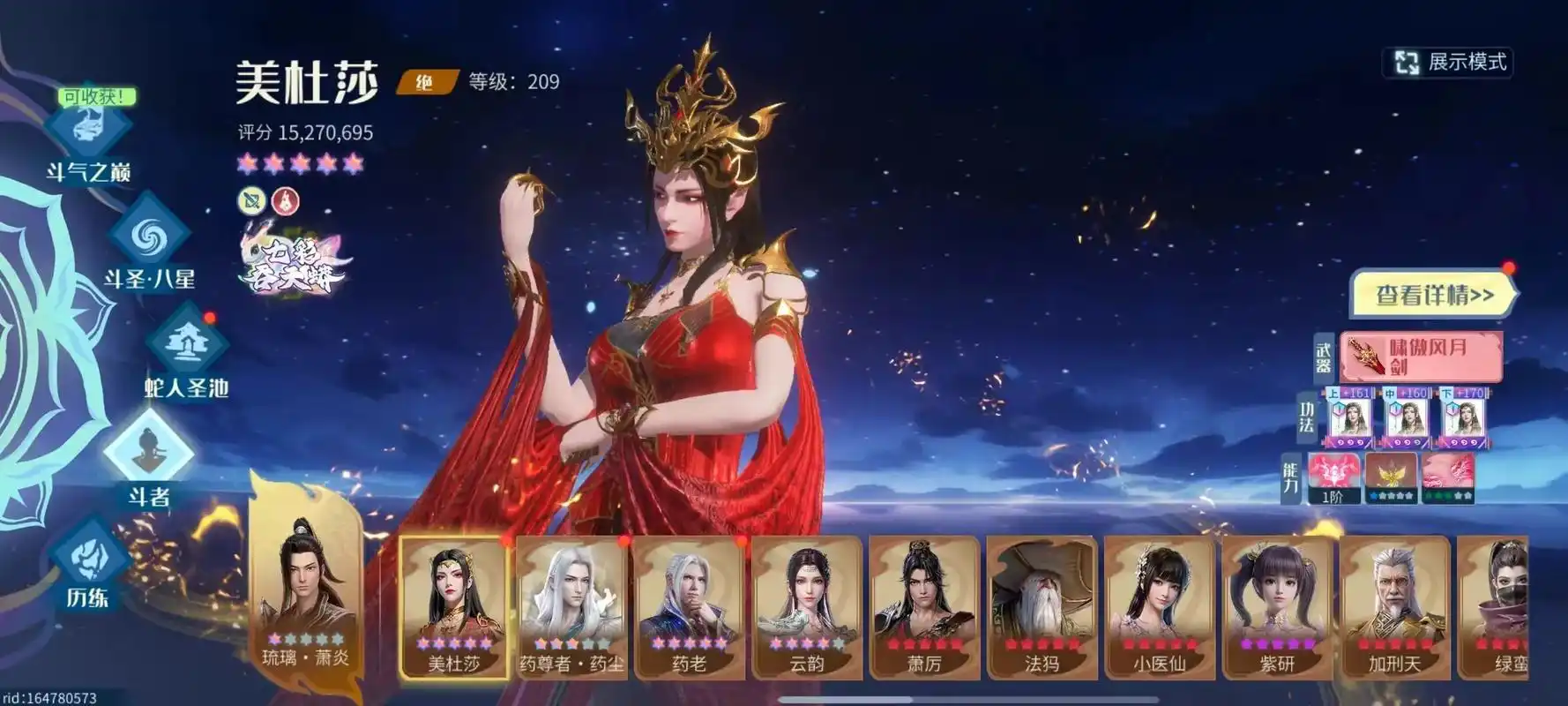1568x706 pixels.
Task: Select the 加刑天 character card
Action: click(x=1394, y=607)
